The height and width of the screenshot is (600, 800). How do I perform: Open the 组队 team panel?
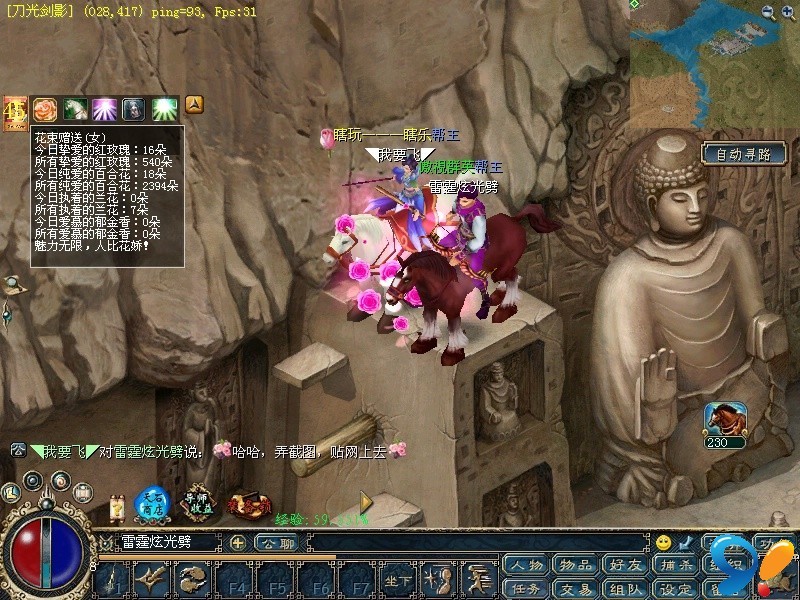pyautogui.click(x=625, y=589)
